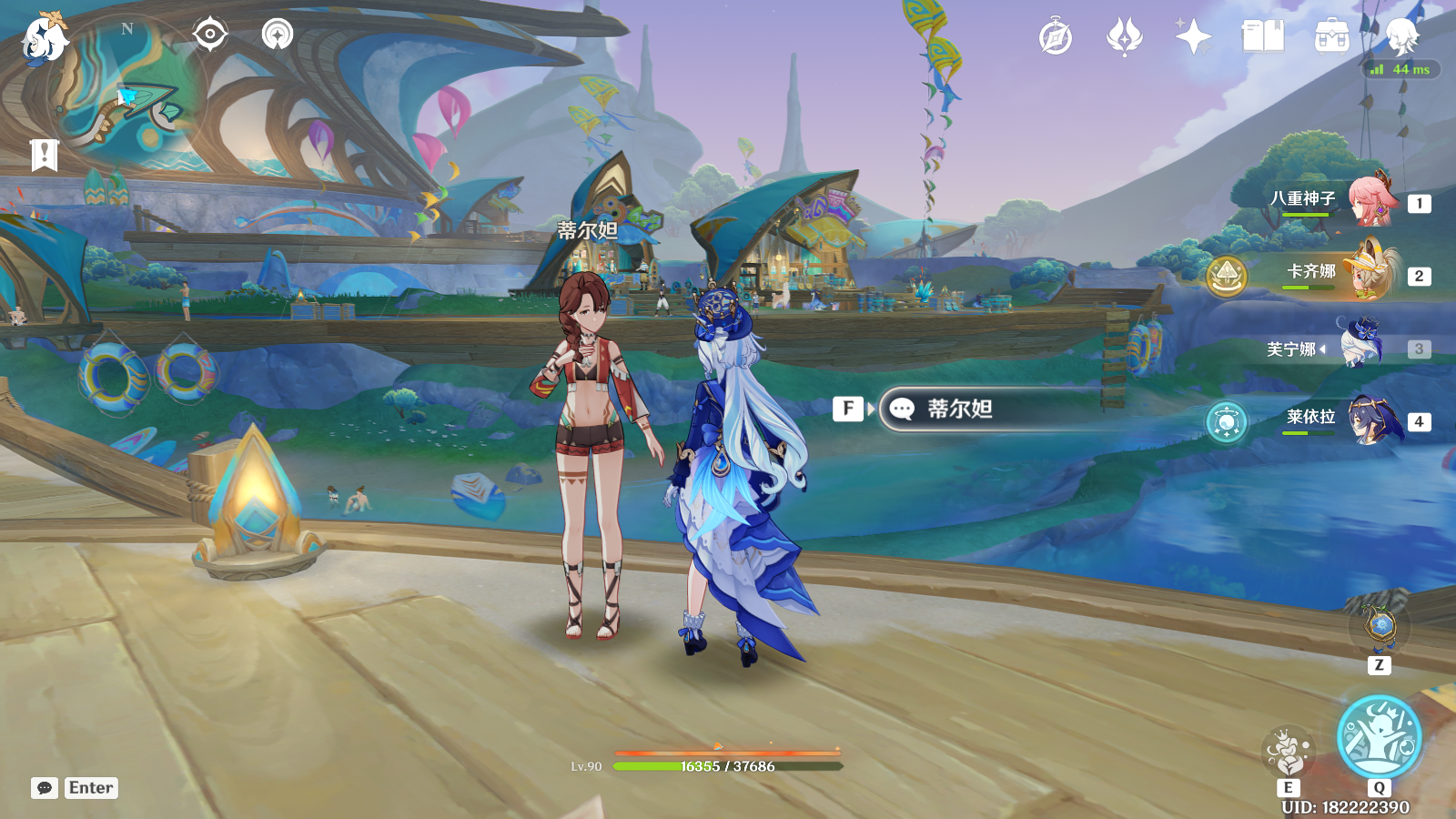Image resolution: width=1456 pixels, height=819 pixels.
Task: Open the four-pointed star battle pass icon
Action: (1193, 37)
